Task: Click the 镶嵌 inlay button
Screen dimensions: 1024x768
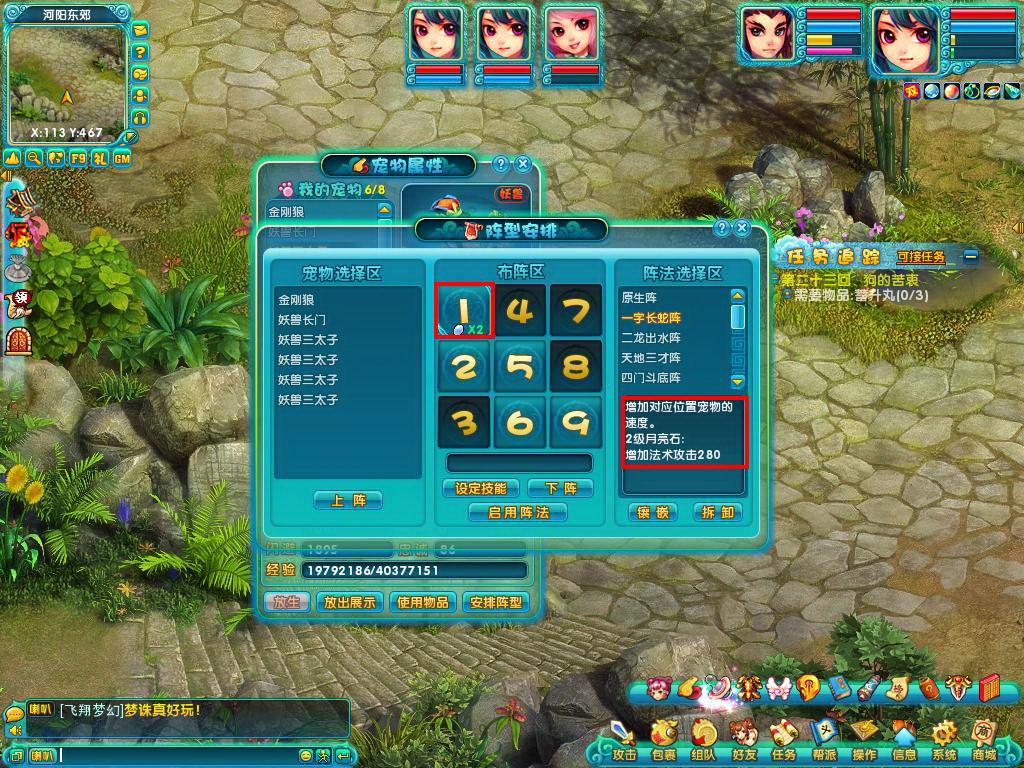Action: tap(654, 512)
